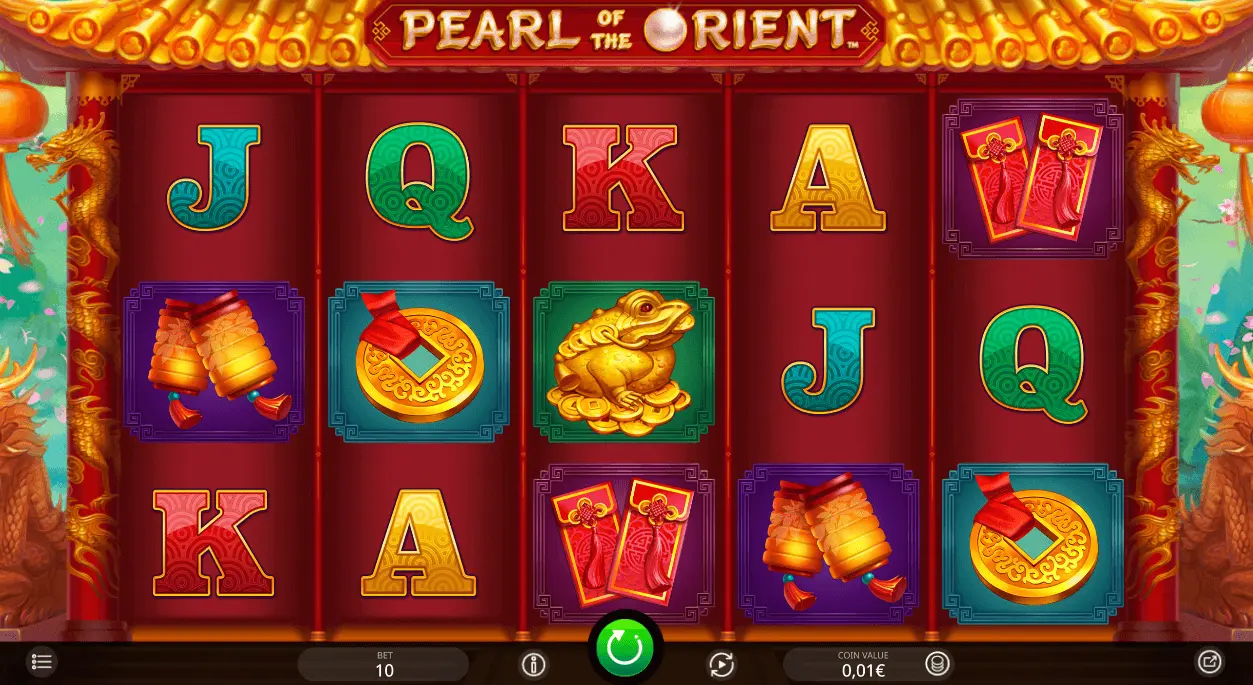Activate the autoplay spin icon
The height and width of the screenshot is (685, 1253).
[x=720, y=664]
